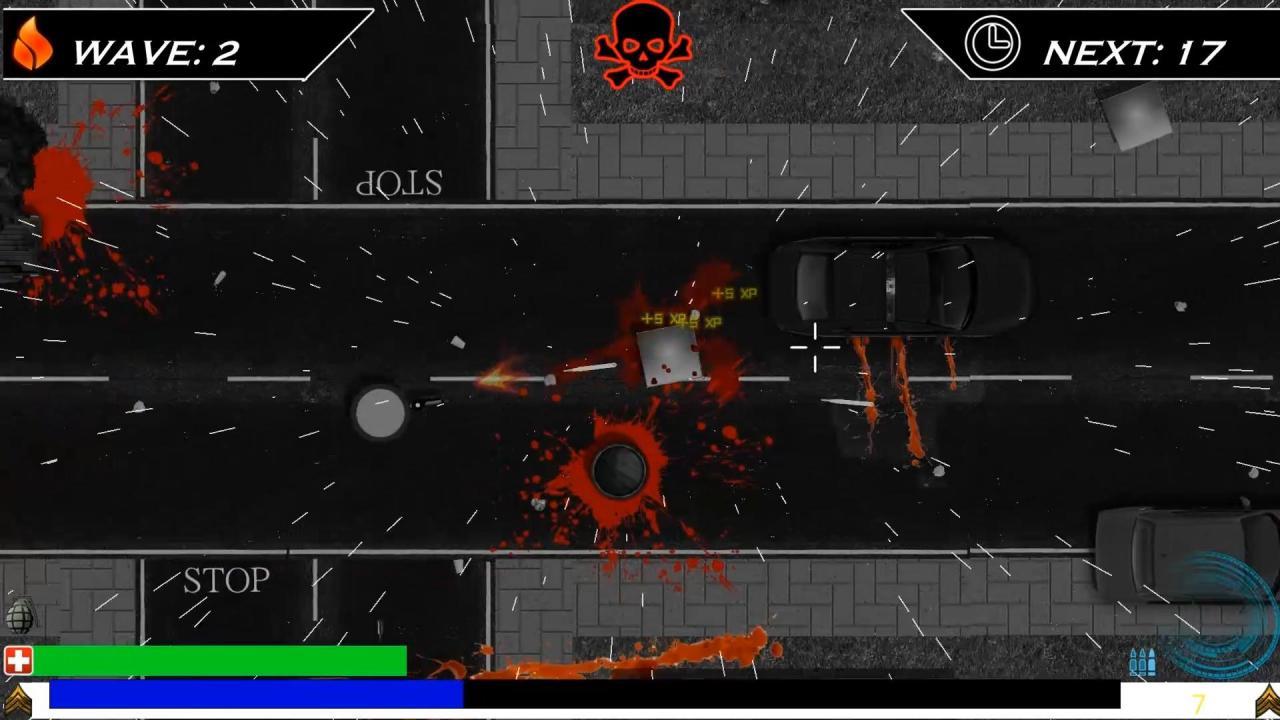Click the wooden crate in the street
Image resolution: width=1280 pixels, height=720 pixels.
(x=668, y=357)
